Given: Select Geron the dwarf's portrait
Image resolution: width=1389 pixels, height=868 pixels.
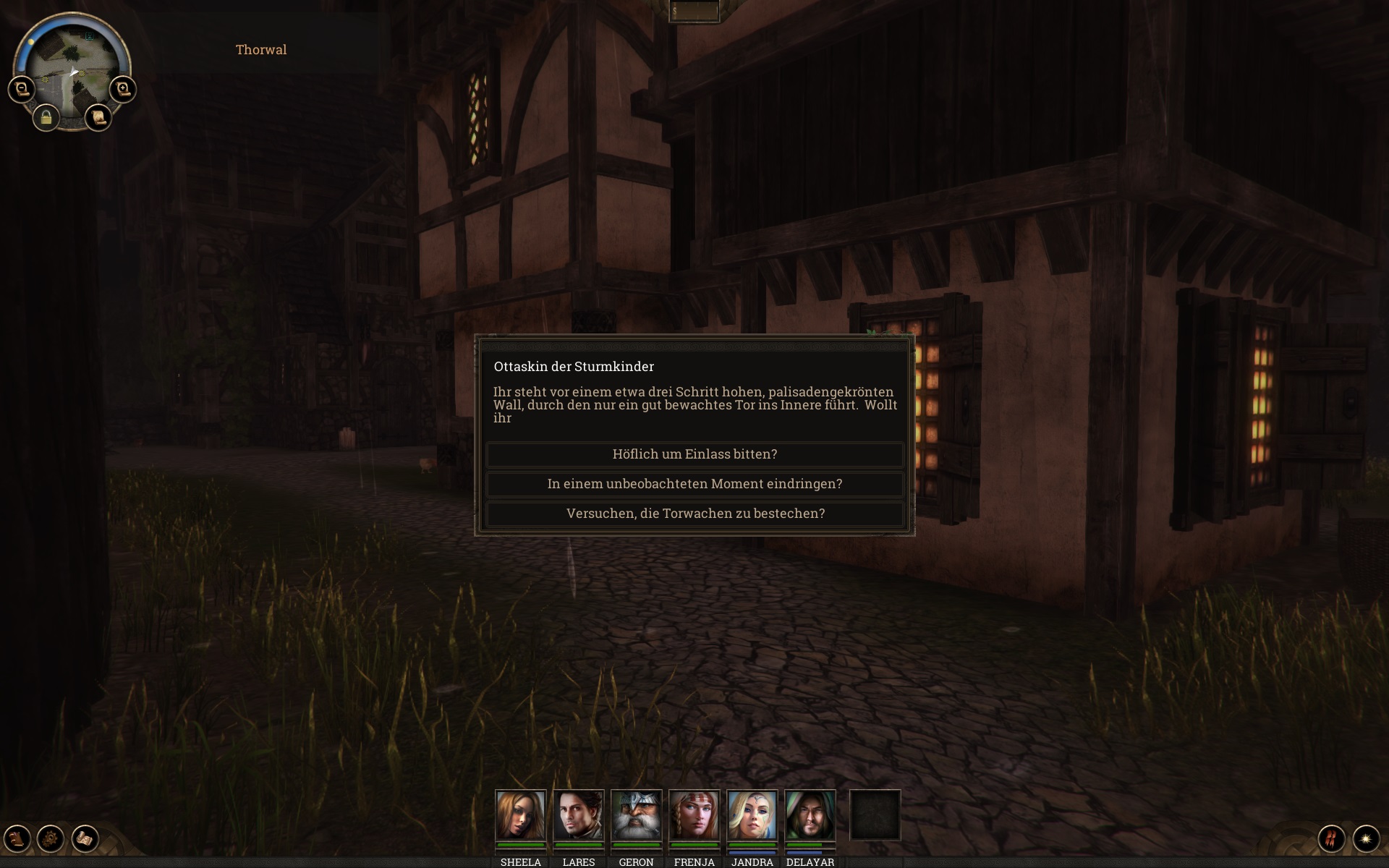Looking at the screenshot, I should (x=637, y=815).
